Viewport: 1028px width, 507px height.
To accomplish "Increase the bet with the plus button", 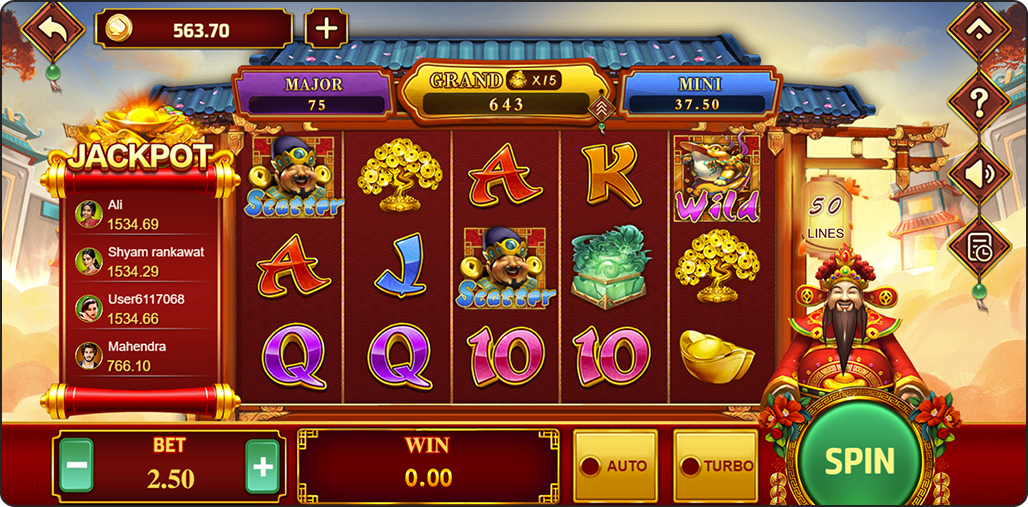I will click(x=262, y=466).
